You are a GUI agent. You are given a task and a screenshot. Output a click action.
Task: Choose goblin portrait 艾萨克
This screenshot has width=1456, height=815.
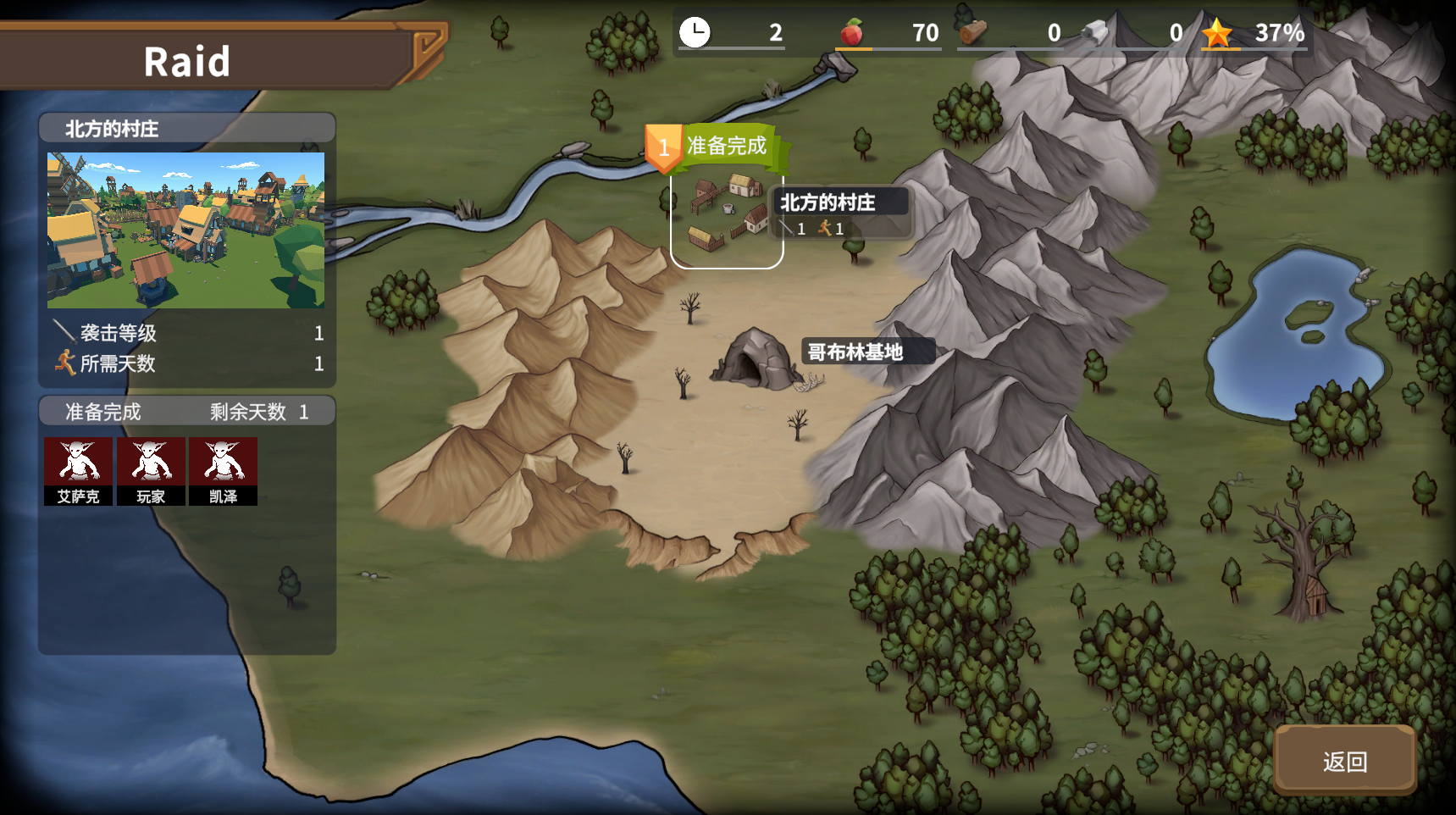[x=78, y=471]
